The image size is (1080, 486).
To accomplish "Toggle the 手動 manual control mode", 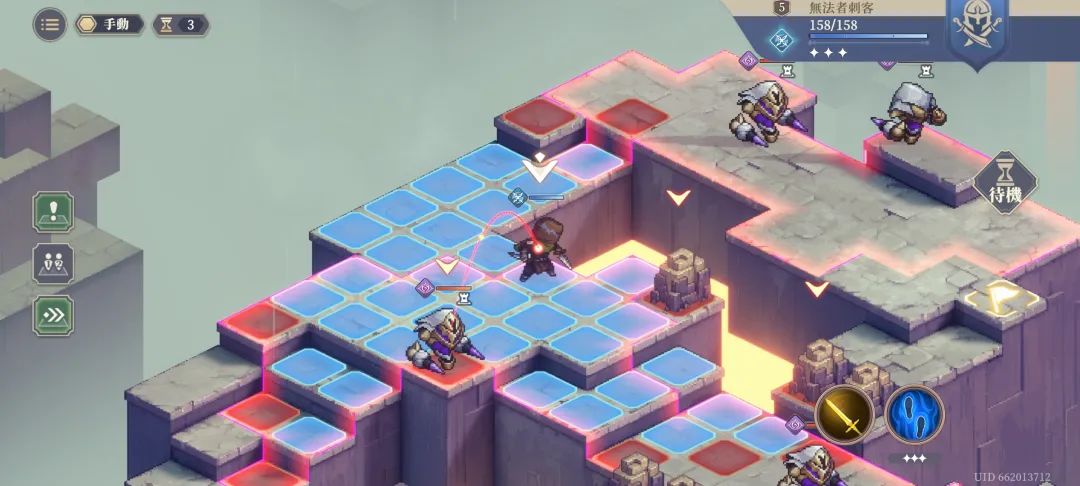I will 110,24.
